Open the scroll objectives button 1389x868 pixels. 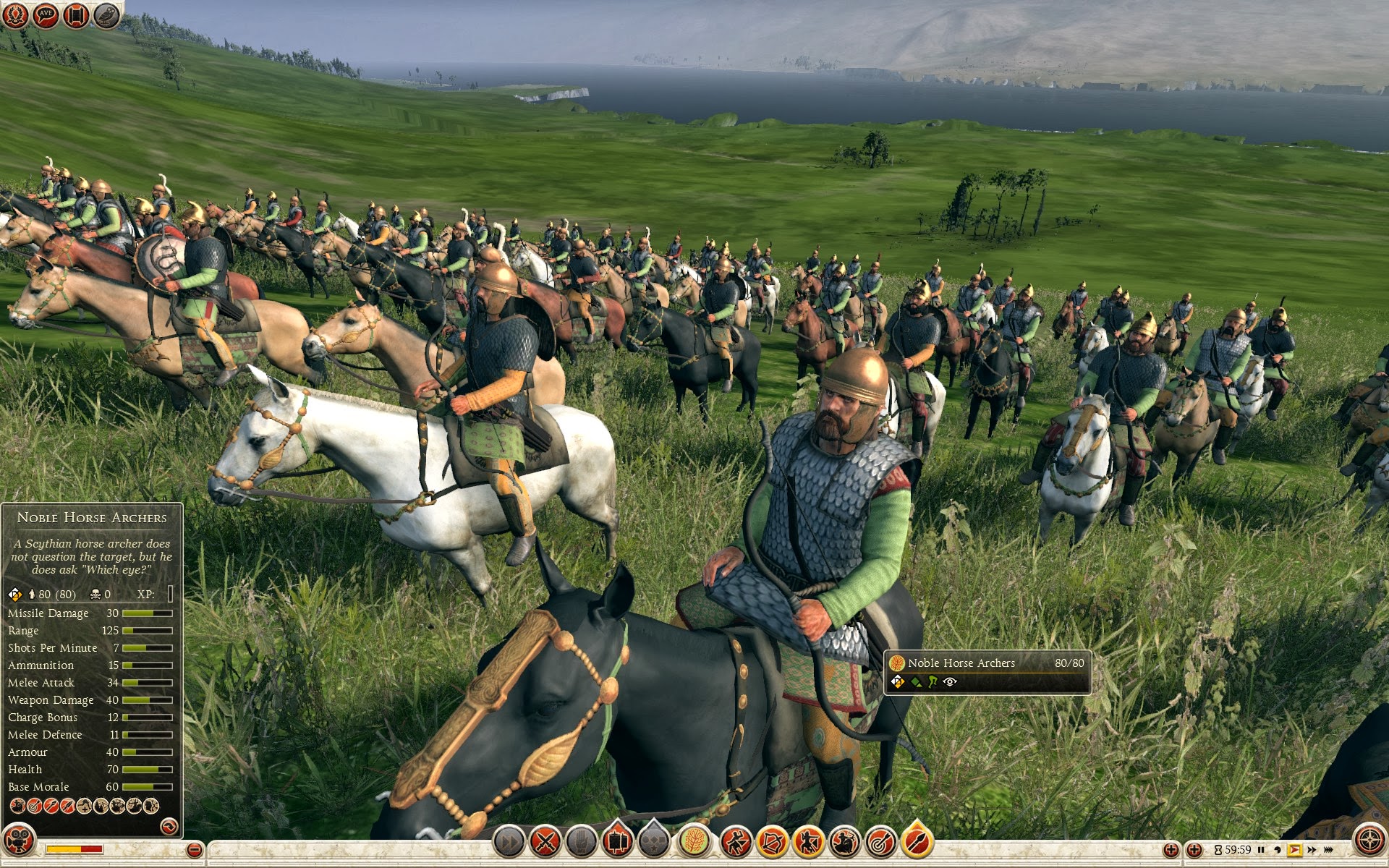[x=76, y=14]
